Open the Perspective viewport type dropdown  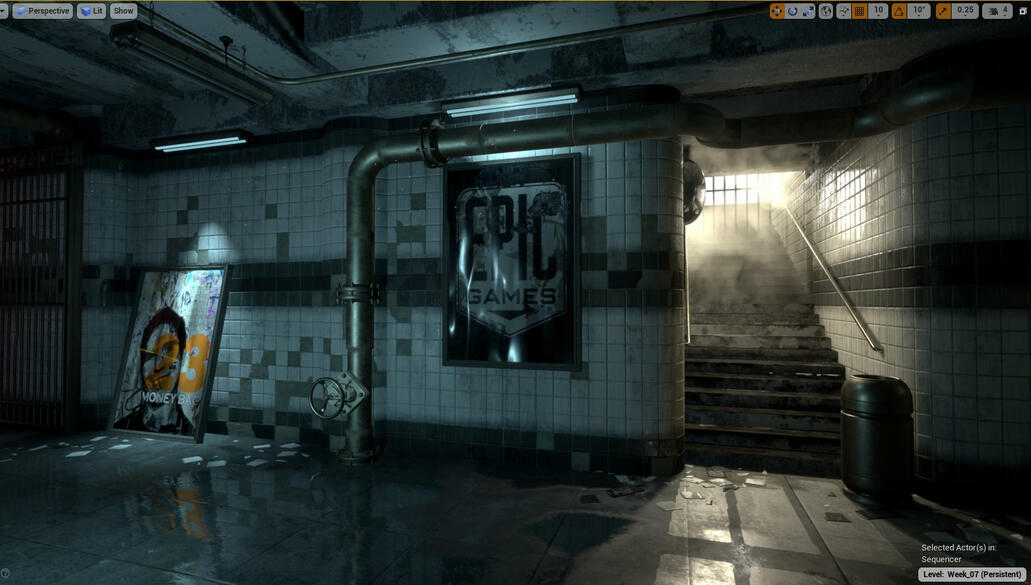[42, 11]
